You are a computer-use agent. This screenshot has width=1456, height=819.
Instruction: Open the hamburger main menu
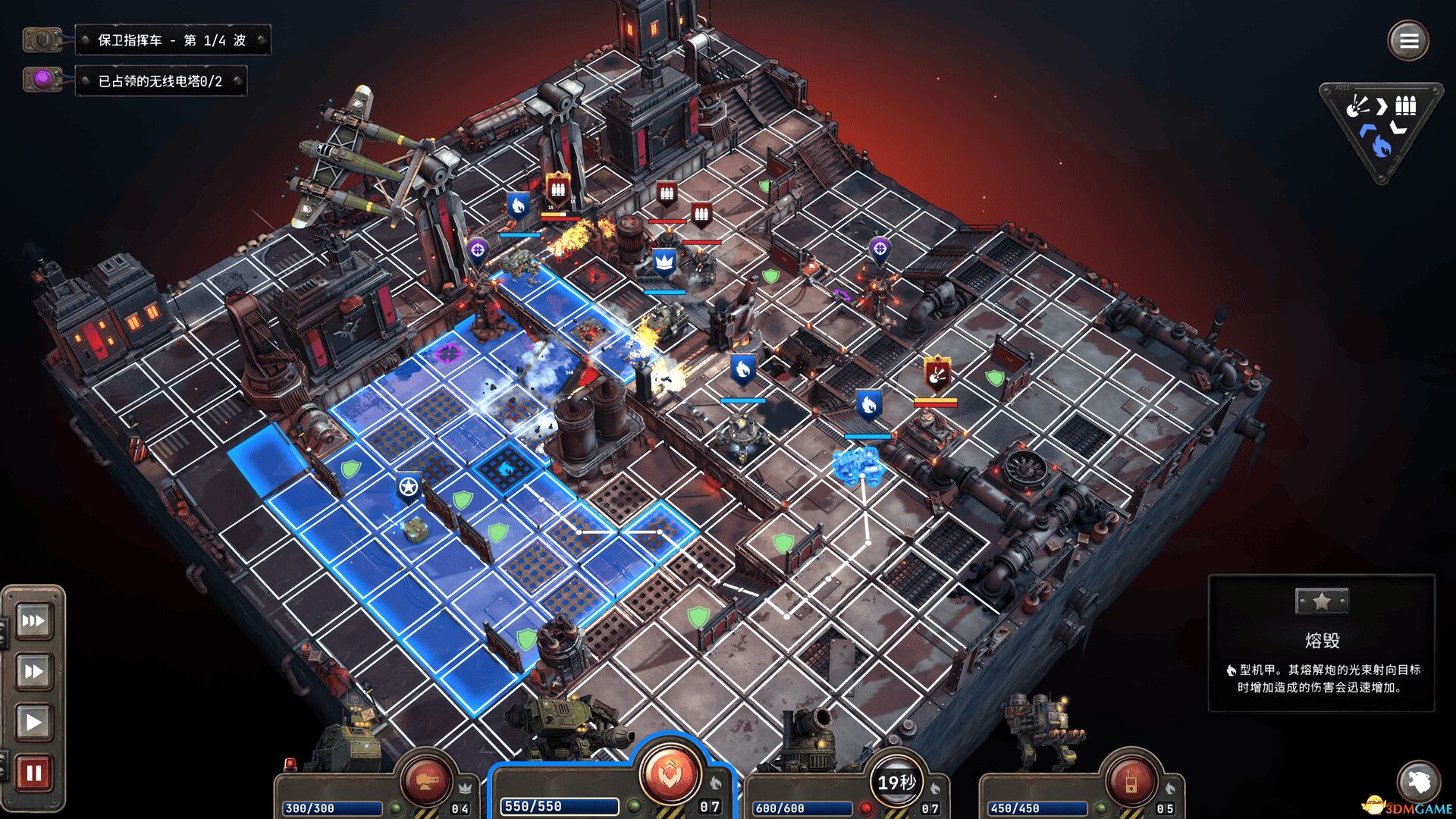point(1408,40)
